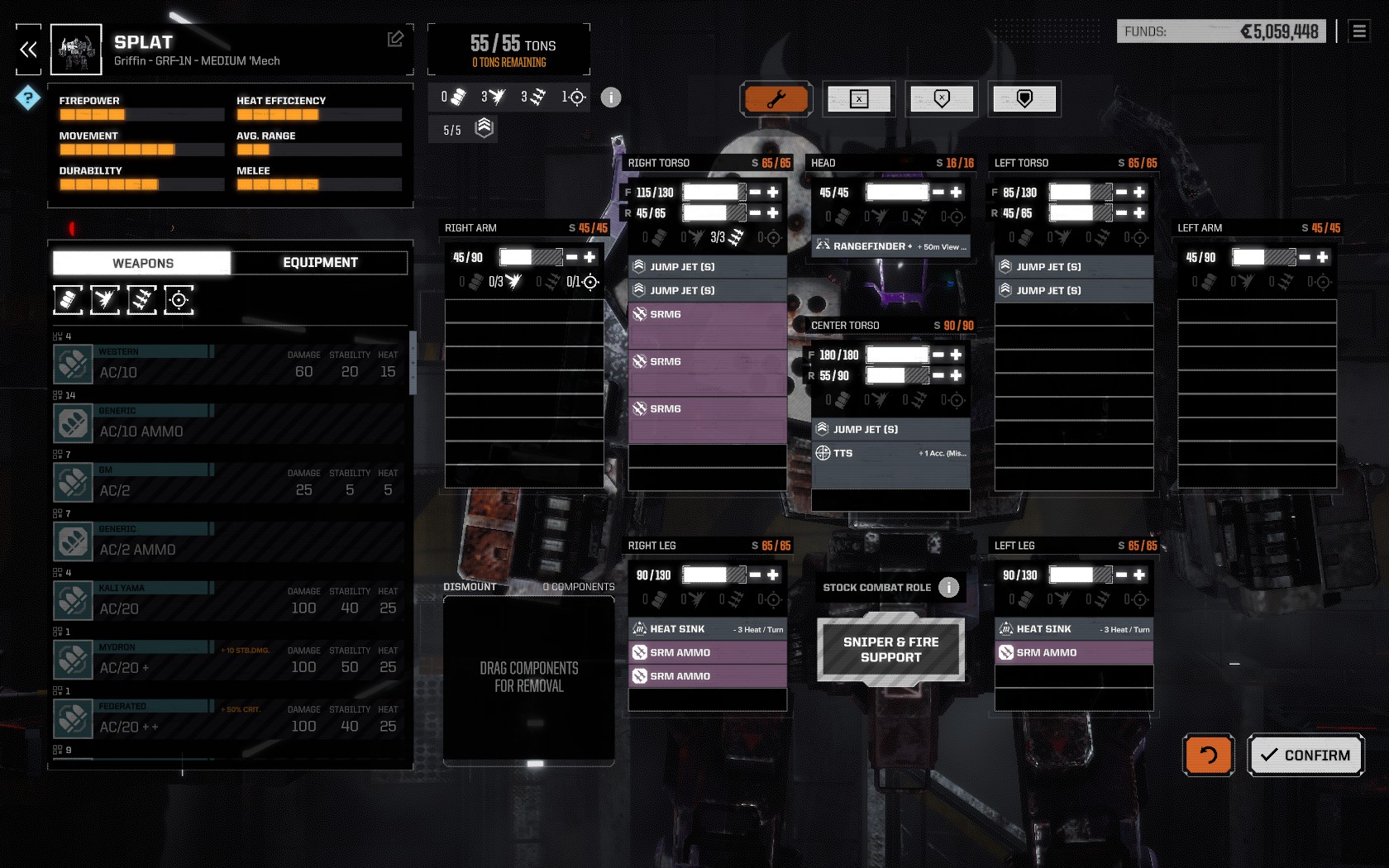This screenshot has height=868, width=1389.
Task: Switch to the Equipment tab
Action: [x=320, y=263]
